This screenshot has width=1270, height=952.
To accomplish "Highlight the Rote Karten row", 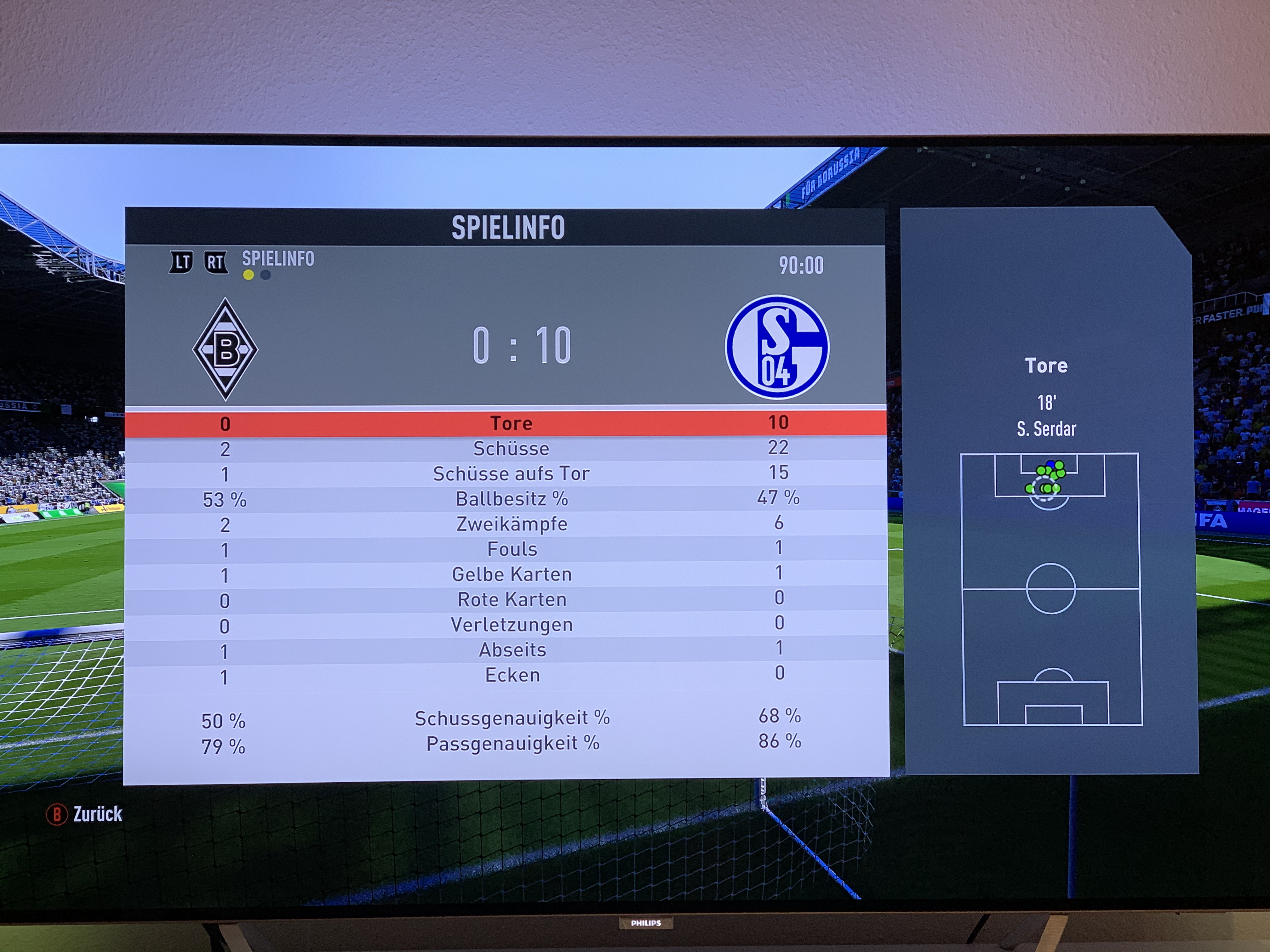I will click(511, 600).
